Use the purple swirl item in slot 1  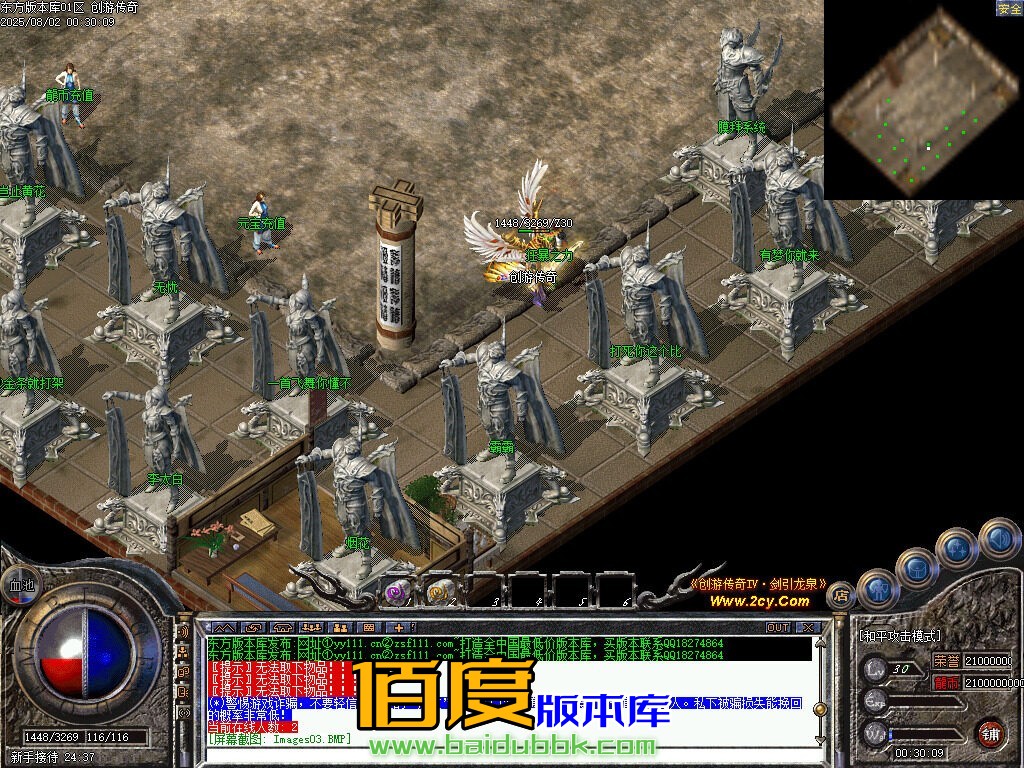pyautogui.click(x=396, y=592)
